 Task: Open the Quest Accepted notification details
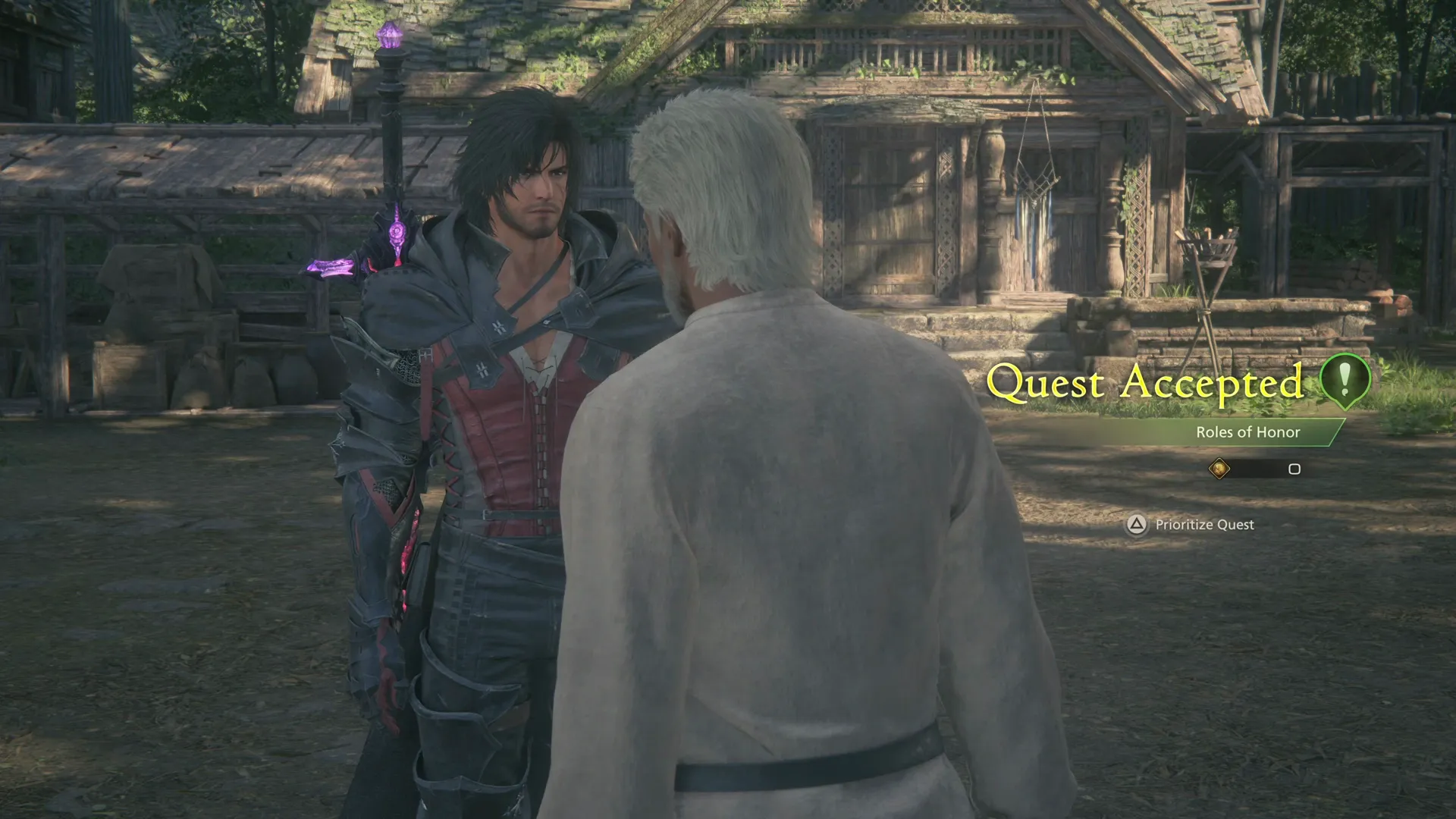coord(1150,384)
